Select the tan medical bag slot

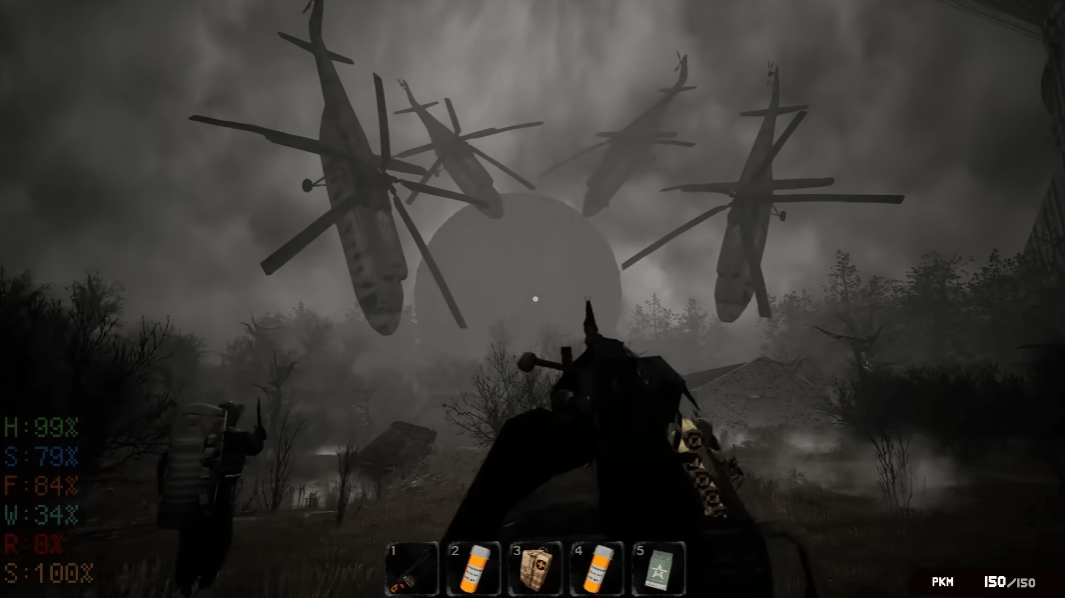point(535,569)
